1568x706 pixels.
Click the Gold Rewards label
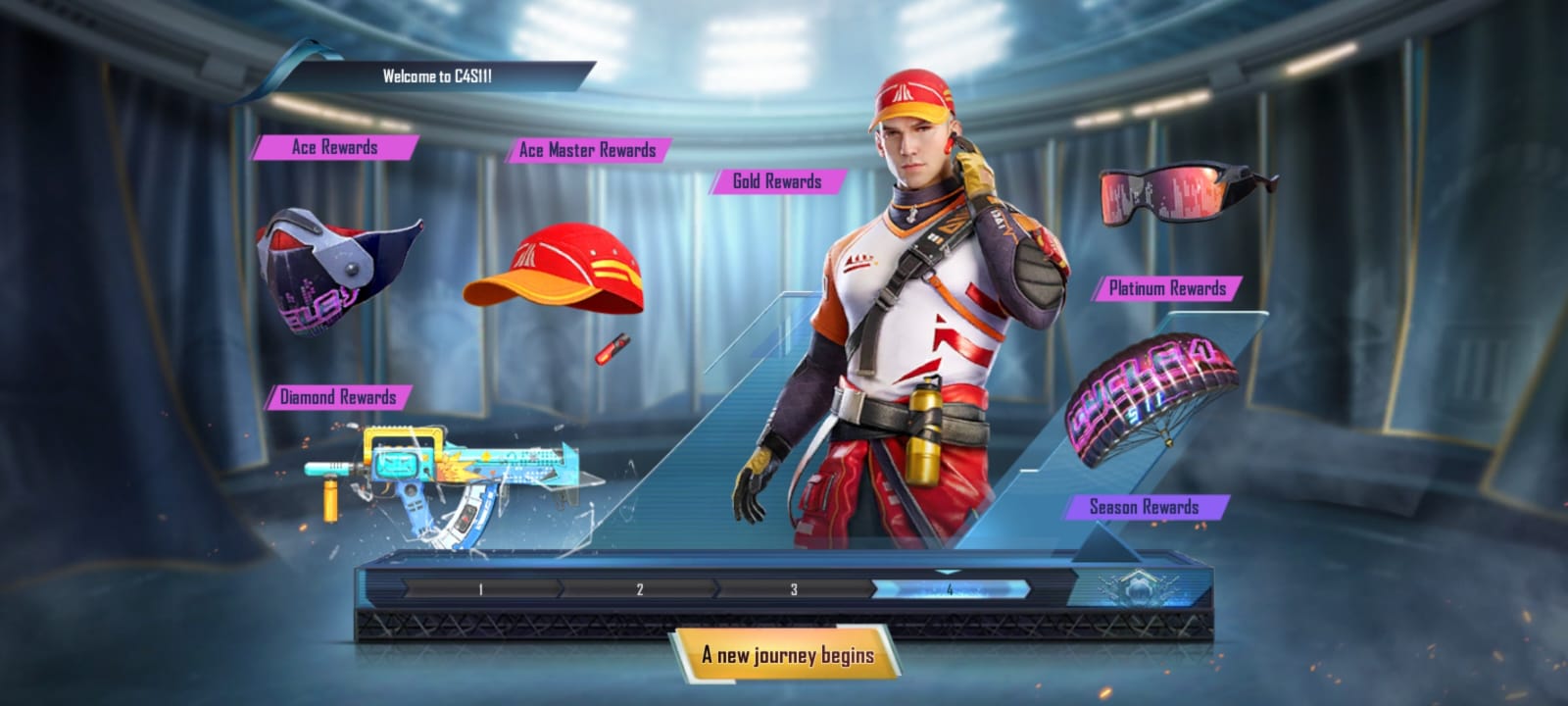pyautogui.click(x=777, y=181)
